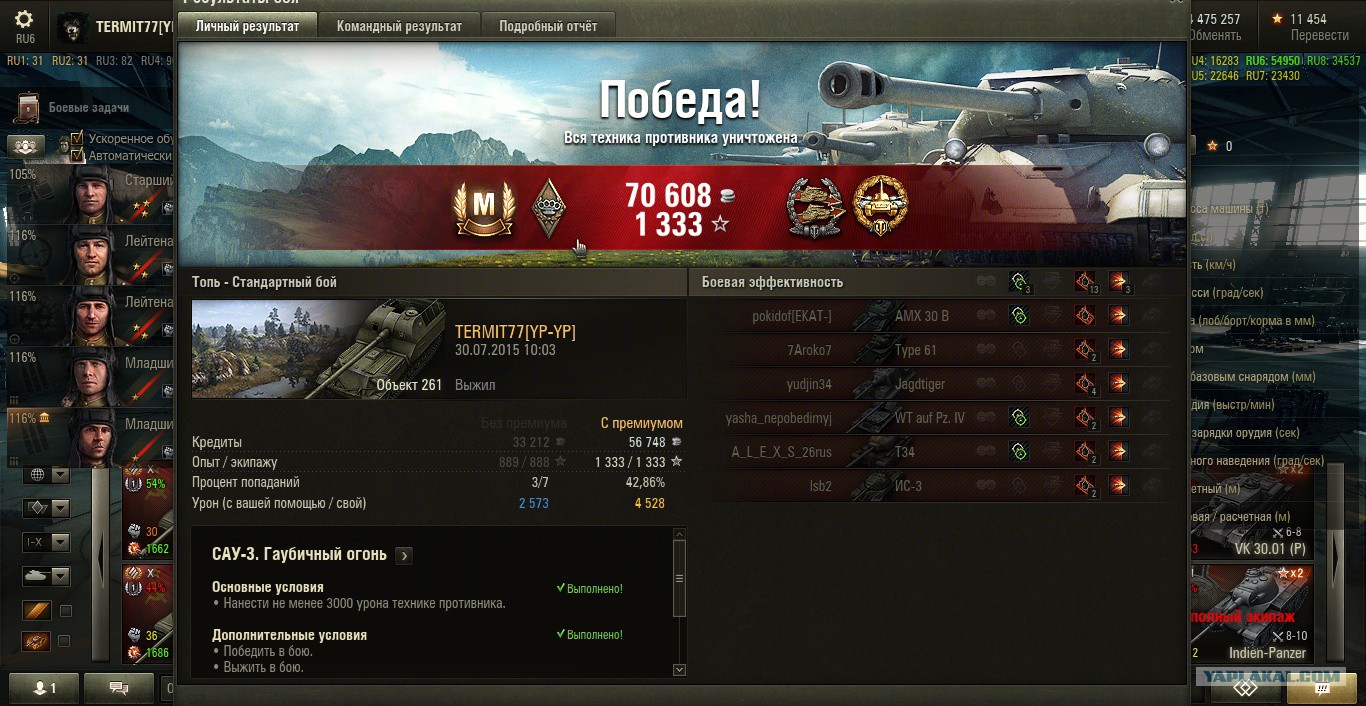Select the Личный результат tab

(247, 26)
